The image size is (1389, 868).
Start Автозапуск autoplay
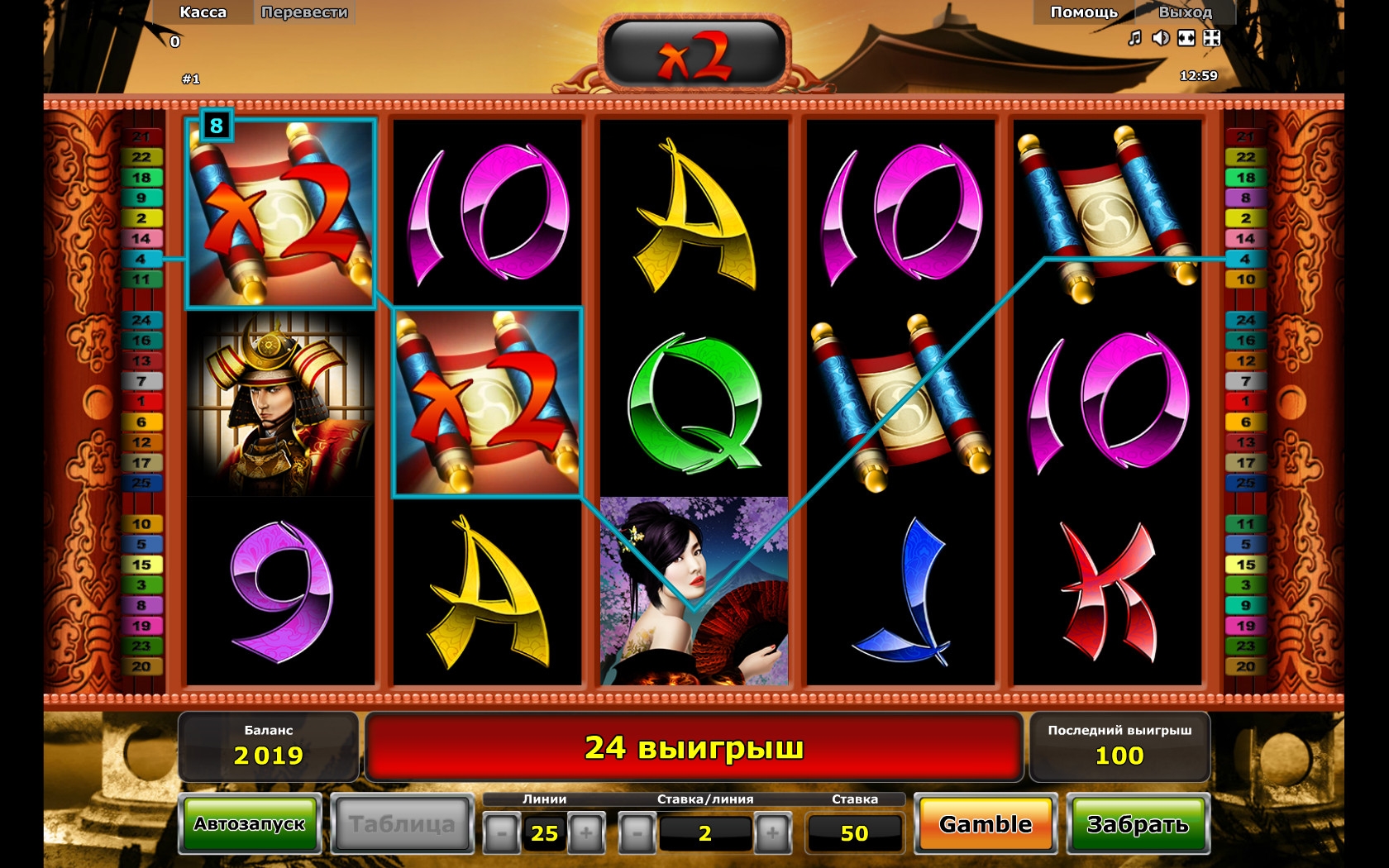[x=250, y=824]
